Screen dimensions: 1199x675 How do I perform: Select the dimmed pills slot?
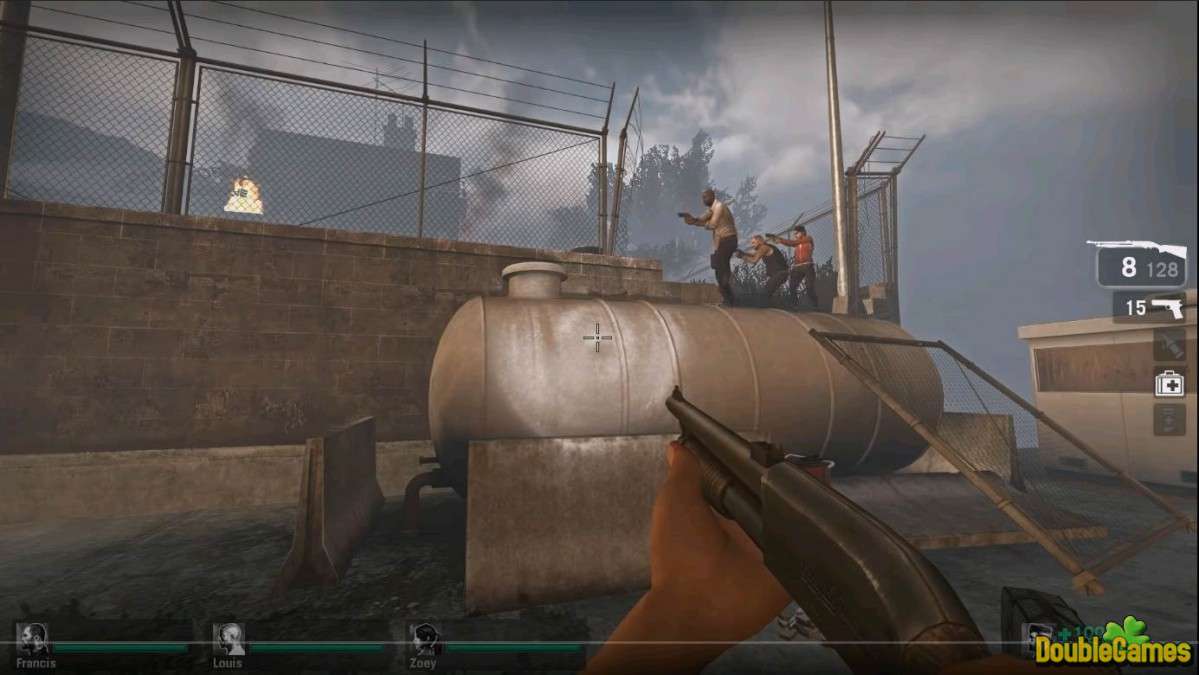tap(1169, 419)
